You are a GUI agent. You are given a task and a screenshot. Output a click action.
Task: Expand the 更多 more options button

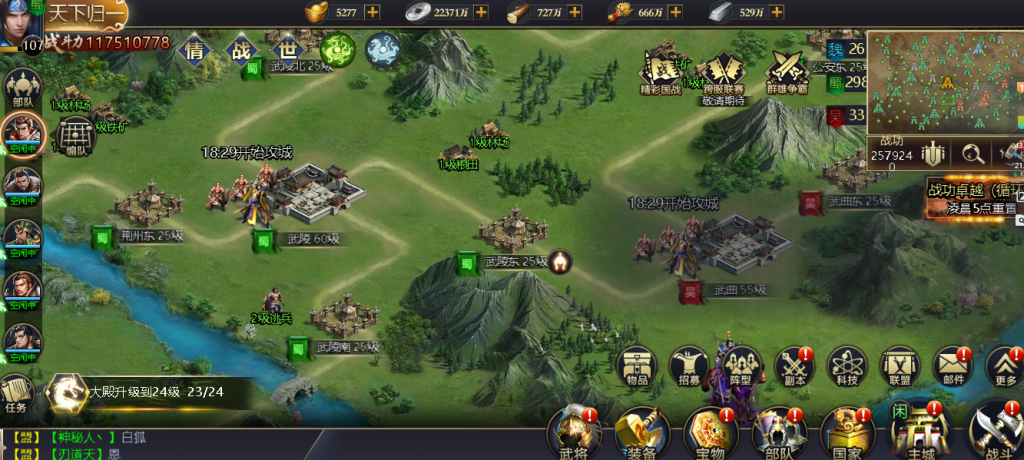click(1005, 367)
